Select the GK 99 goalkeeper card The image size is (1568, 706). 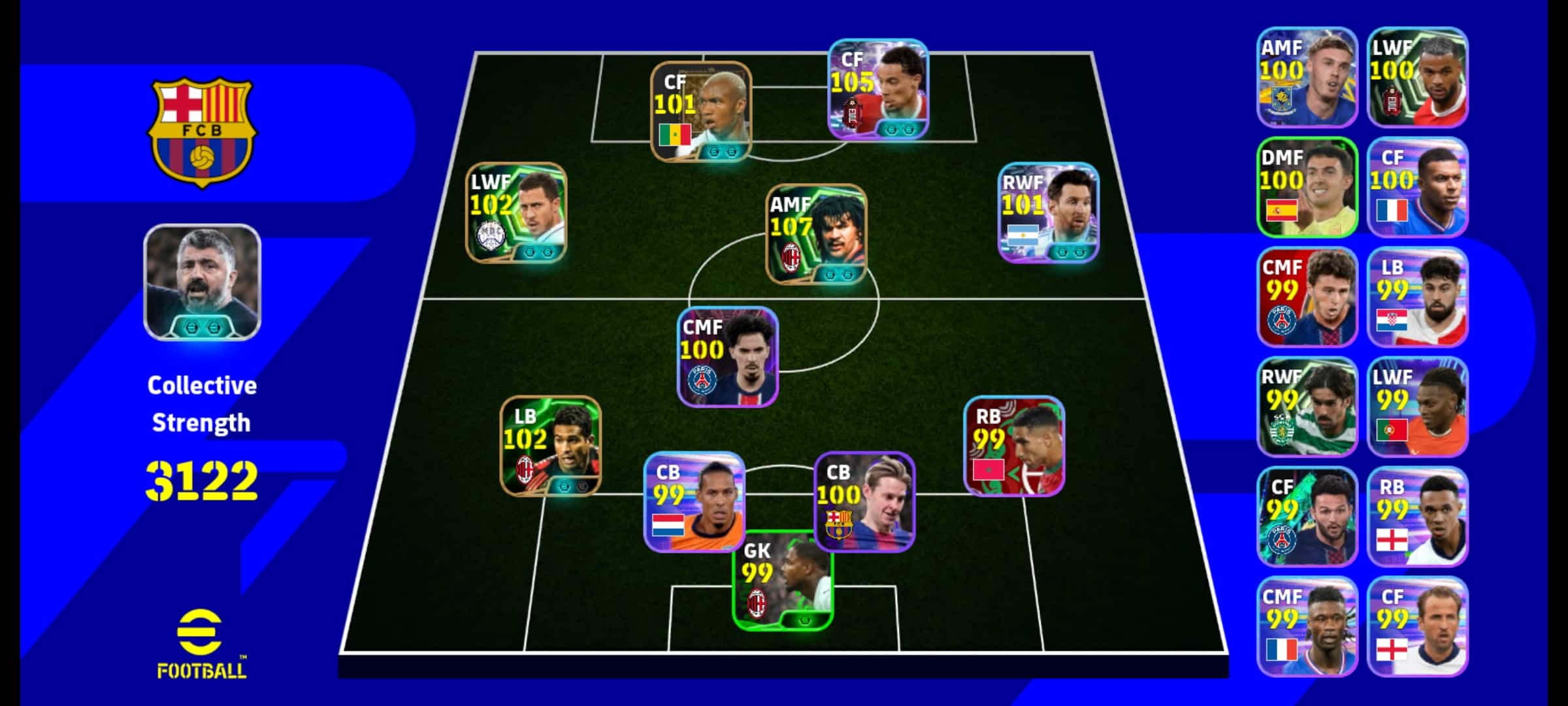click(x=783, y=580)
